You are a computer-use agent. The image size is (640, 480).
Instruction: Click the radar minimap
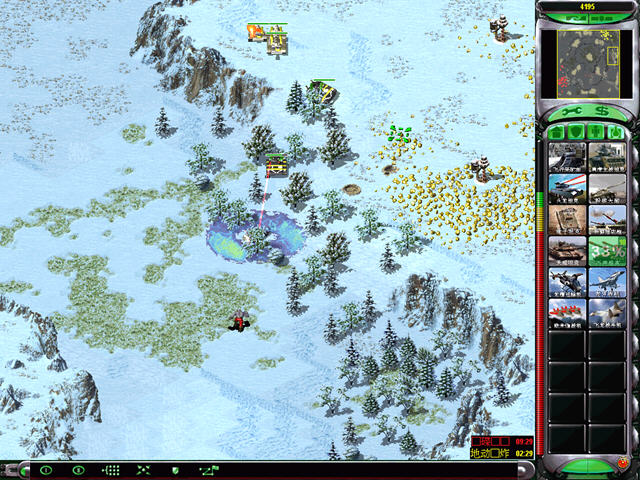pos(586,59)
